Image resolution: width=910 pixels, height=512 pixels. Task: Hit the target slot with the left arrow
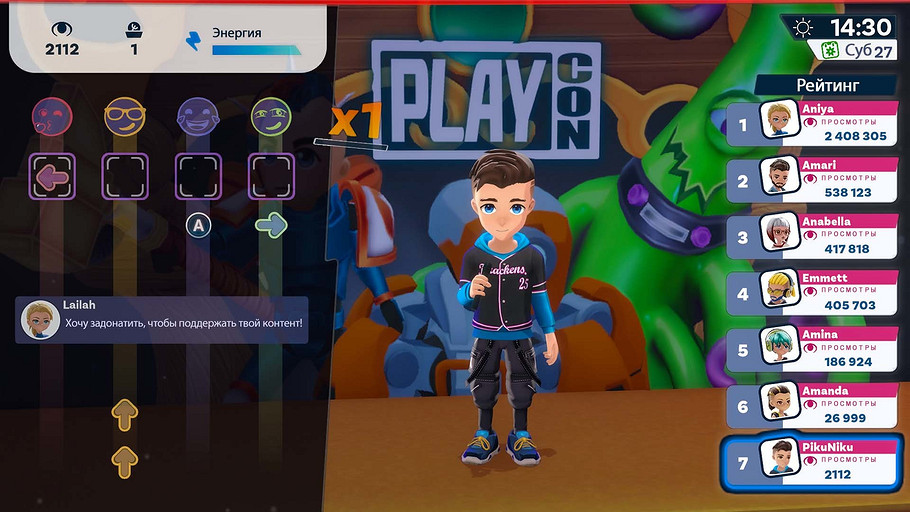point(52,177)
